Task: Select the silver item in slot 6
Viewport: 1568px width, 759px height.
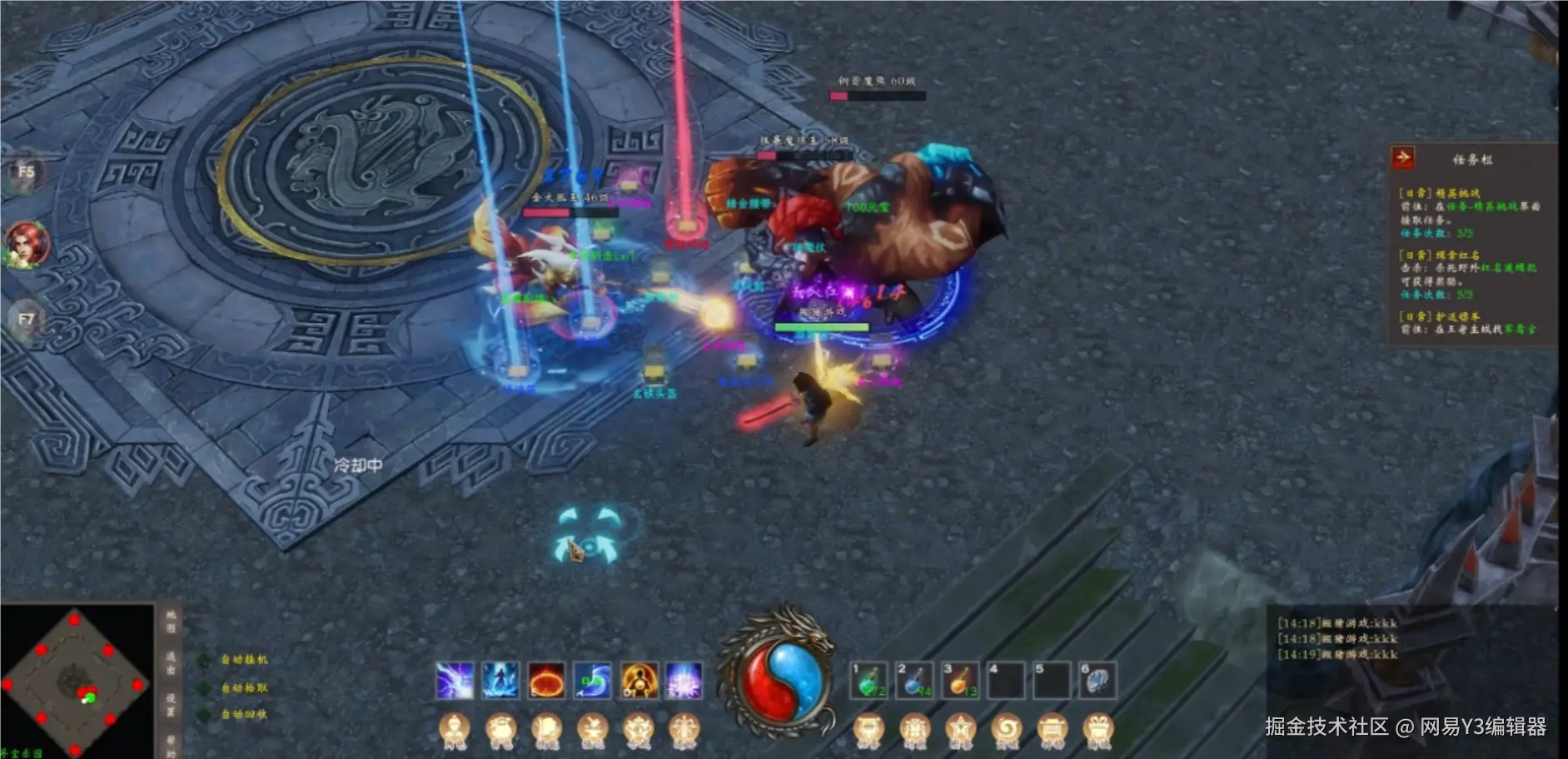Action: coord(1098,681)
